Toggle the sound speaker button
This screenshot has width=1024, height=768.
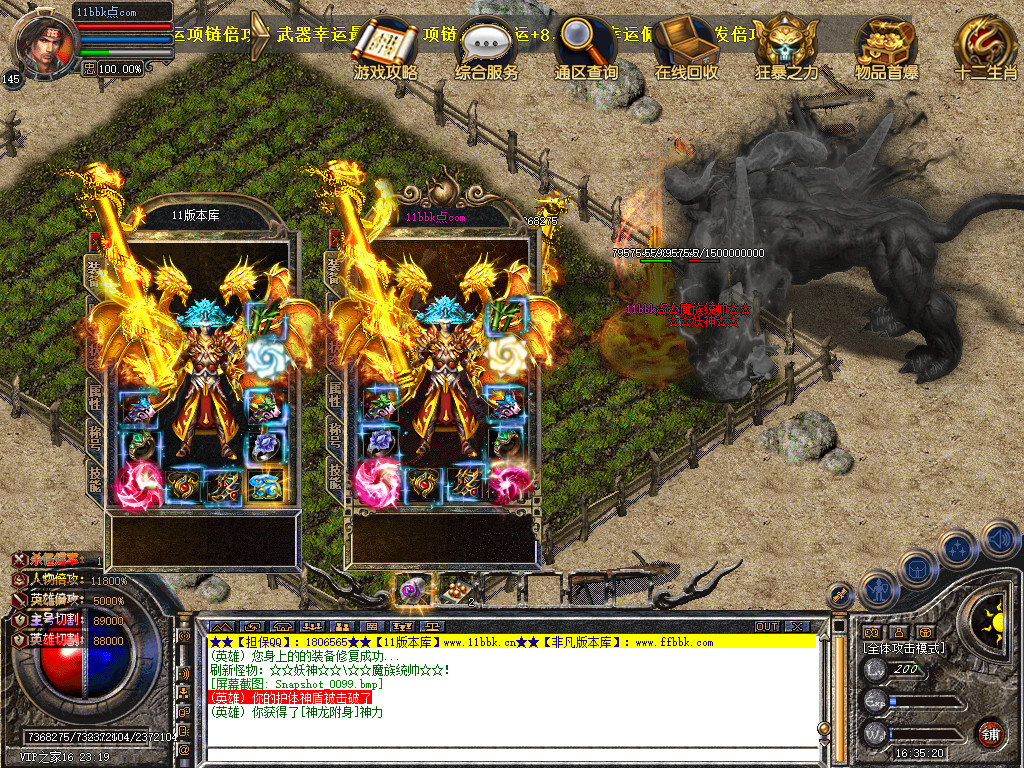point(1000,541)
